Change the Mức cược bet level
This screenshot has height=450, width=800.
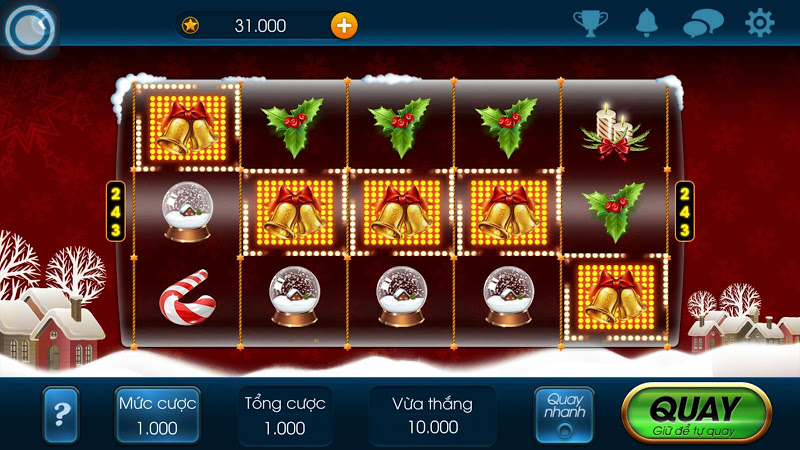pyautogui.click(x=157, y=415)
